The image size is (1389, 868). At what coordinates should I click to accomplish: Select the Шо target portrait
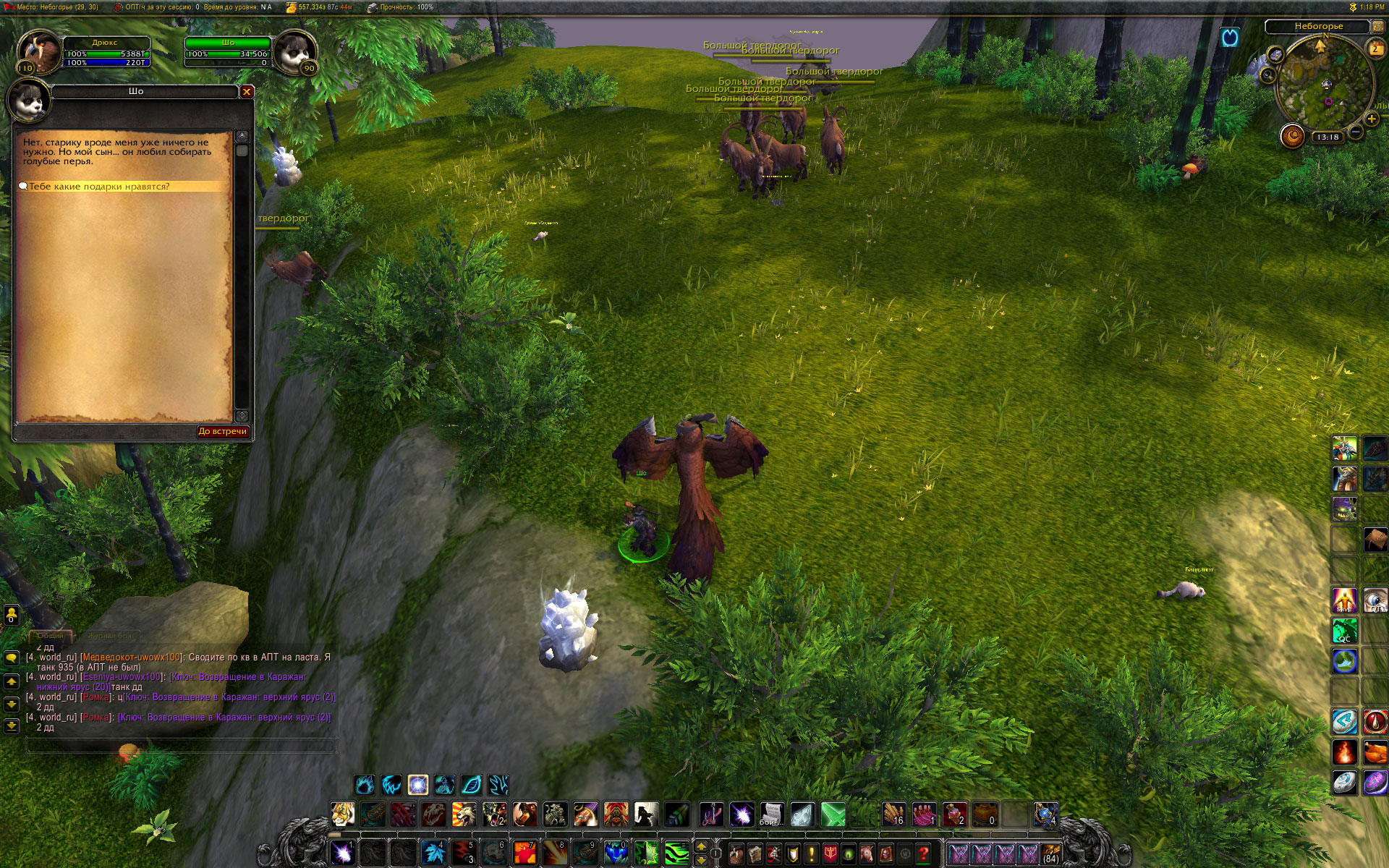(295, 51)
